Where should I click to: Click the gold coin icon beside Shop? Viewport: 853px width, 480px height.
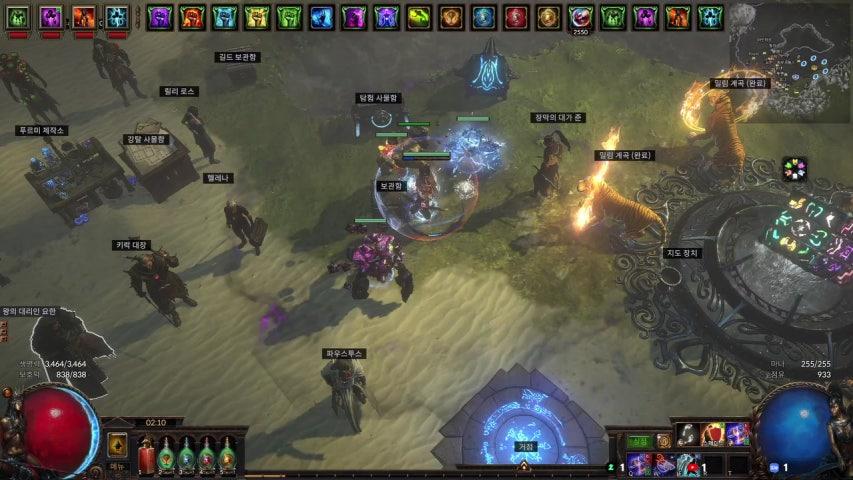tap(663, 441)
